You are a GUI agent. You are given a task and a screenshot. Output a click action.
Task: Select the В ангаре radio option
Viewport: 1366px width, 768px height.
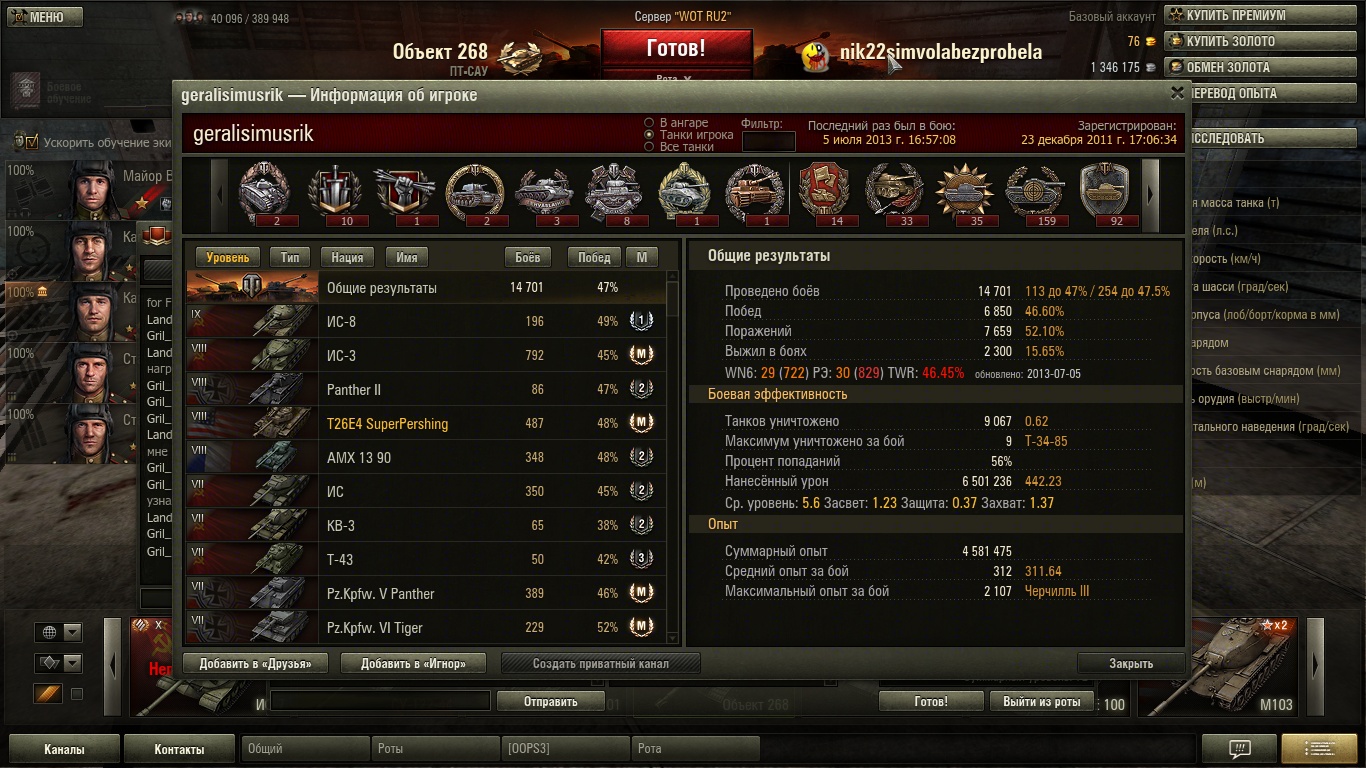coord(650,123)
